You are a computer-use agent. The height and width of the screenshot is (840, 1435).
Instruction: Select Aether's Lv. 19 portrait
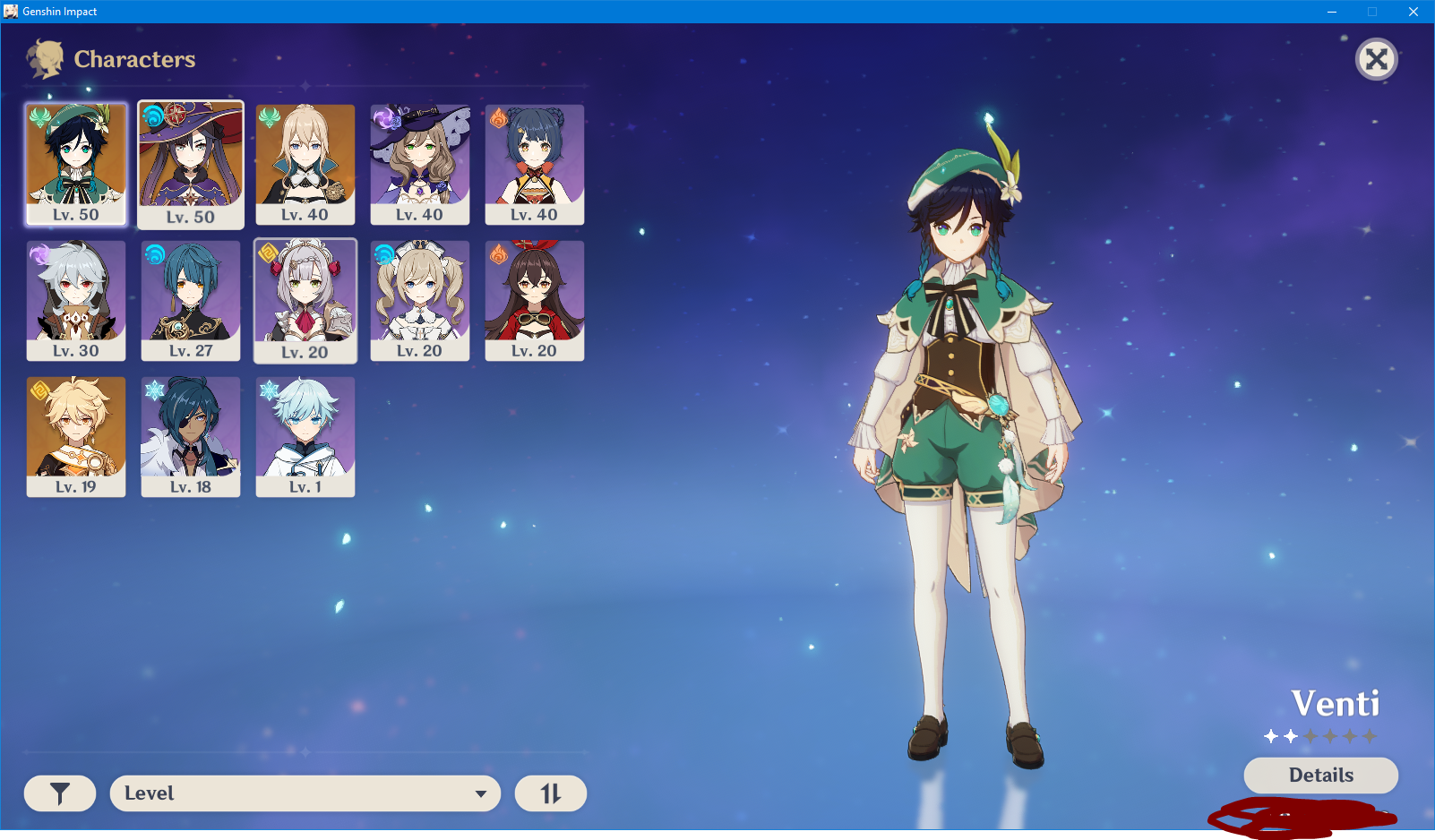point(76,435)
